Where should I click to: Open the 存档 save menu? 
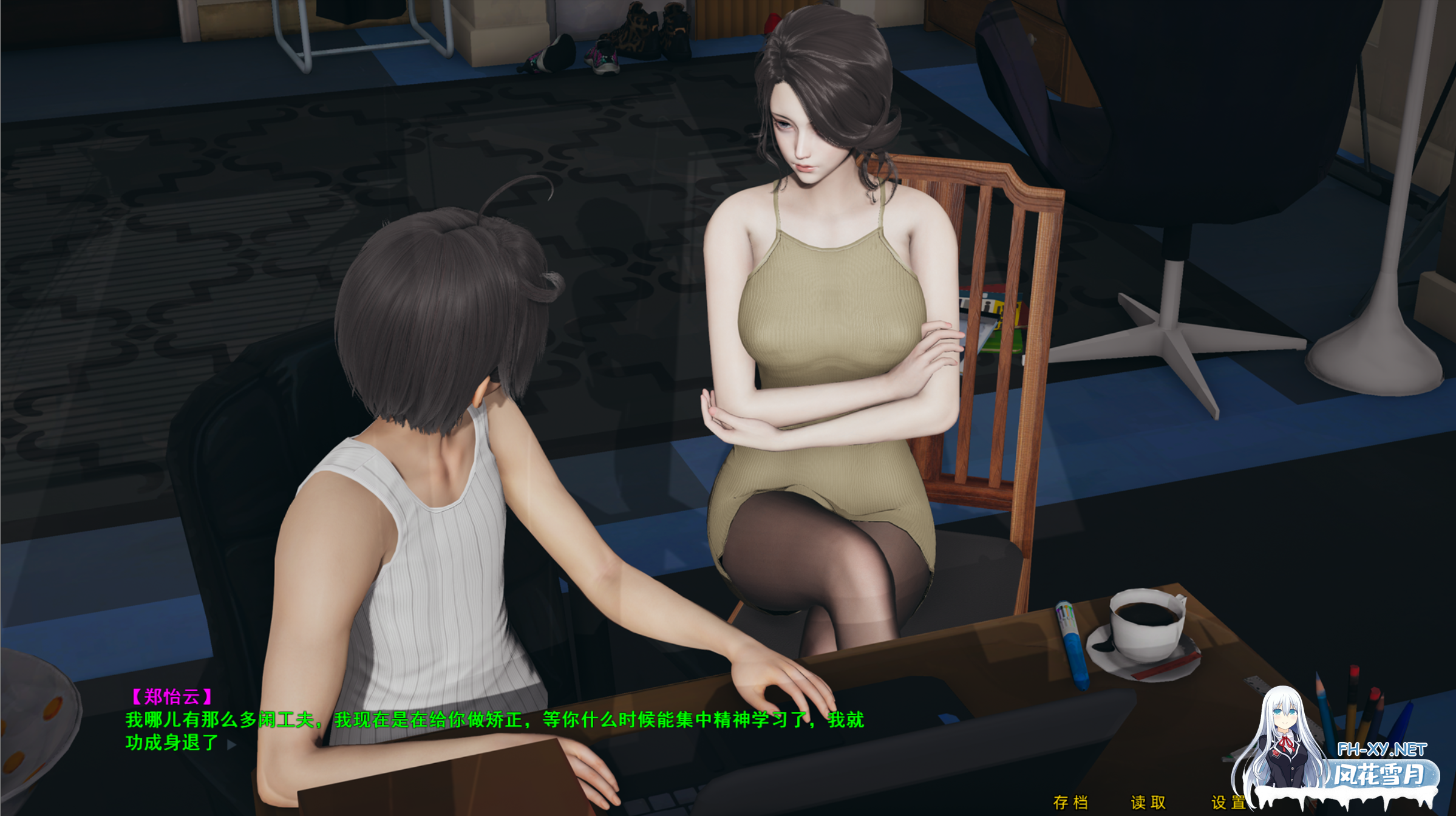click(1070, 803)
